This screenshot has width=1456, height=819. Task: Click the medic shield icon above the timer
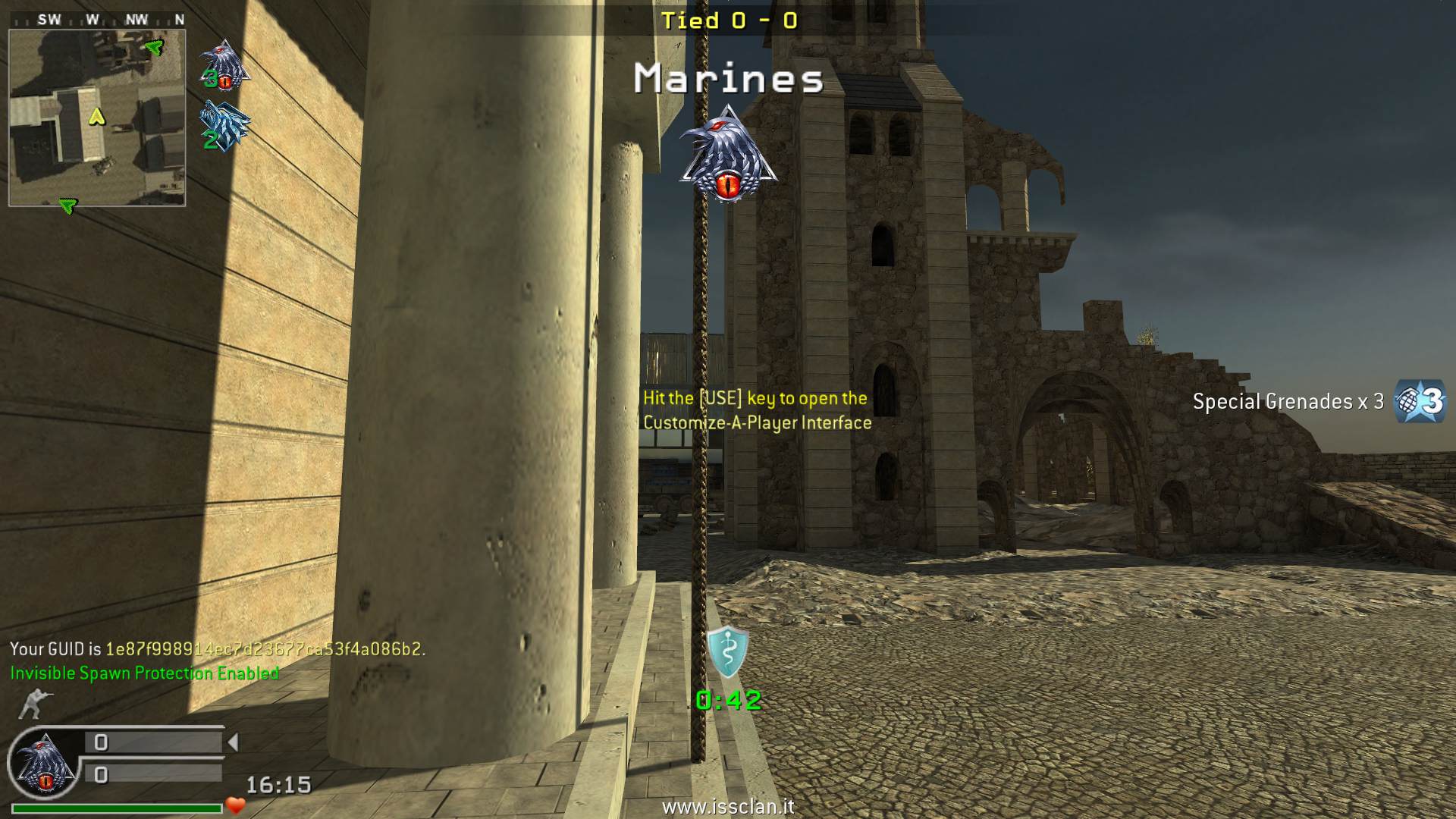(x=728, y=652)
